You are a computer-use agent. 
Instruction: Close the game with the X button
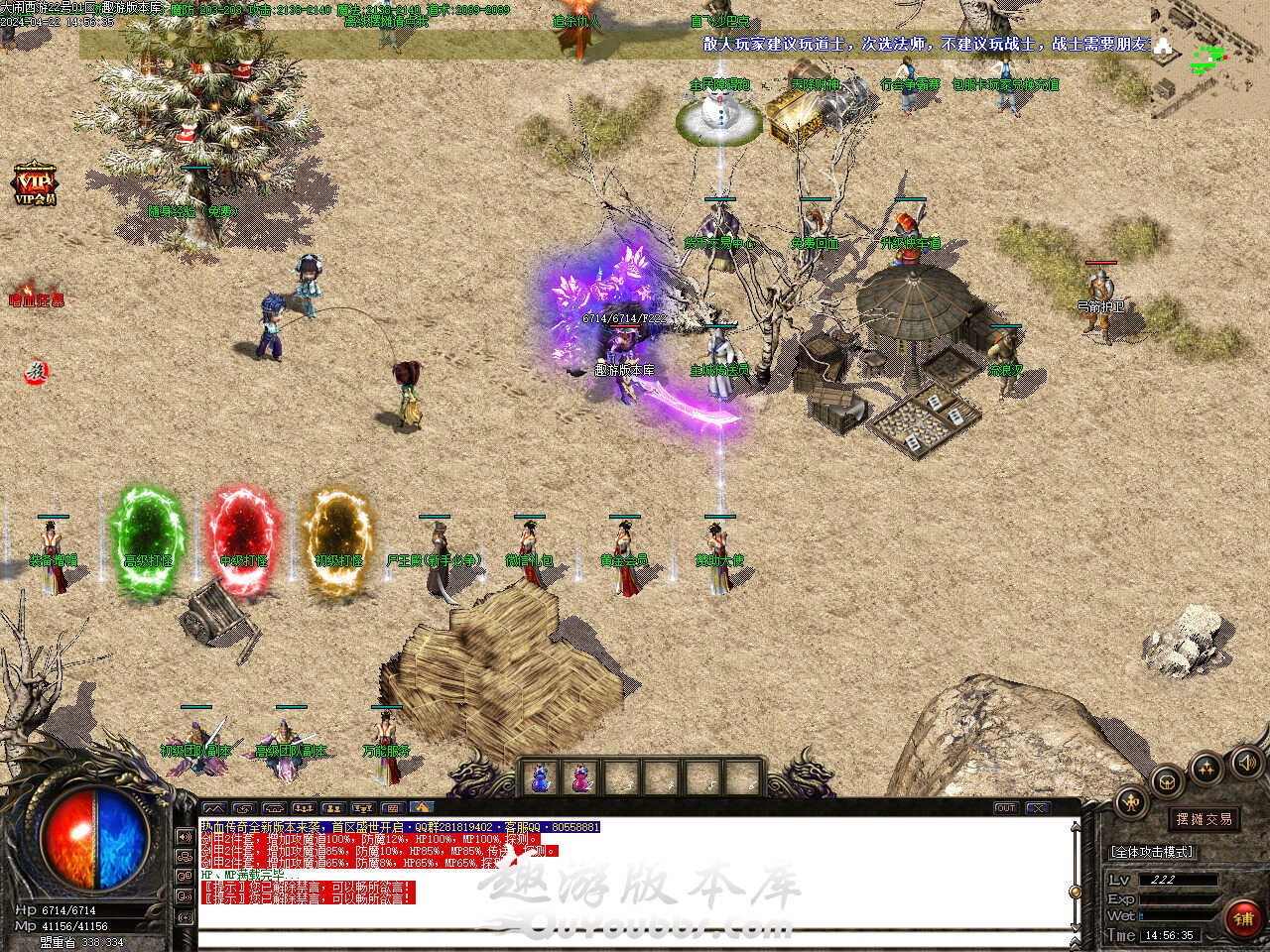[1038, 808]
